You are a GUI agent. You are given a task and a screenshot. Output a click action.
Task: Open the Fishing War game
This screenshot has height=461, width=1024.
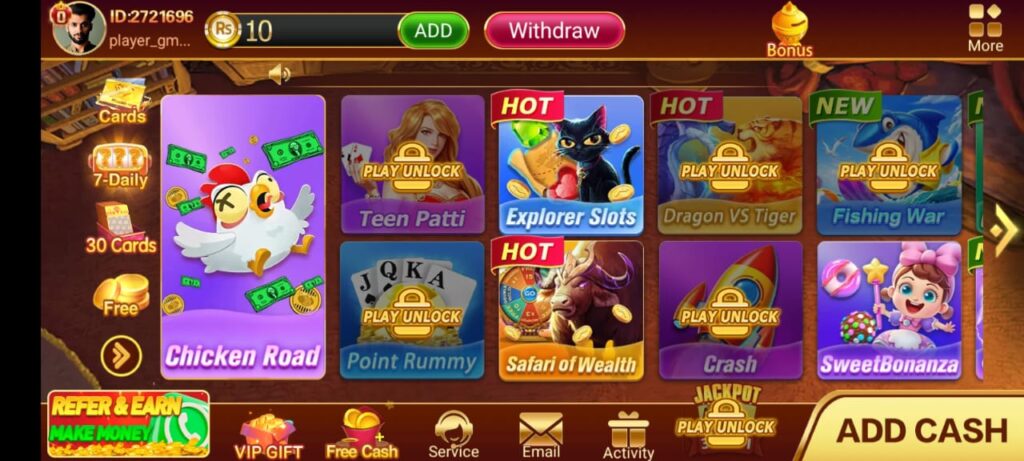(888, 165)
